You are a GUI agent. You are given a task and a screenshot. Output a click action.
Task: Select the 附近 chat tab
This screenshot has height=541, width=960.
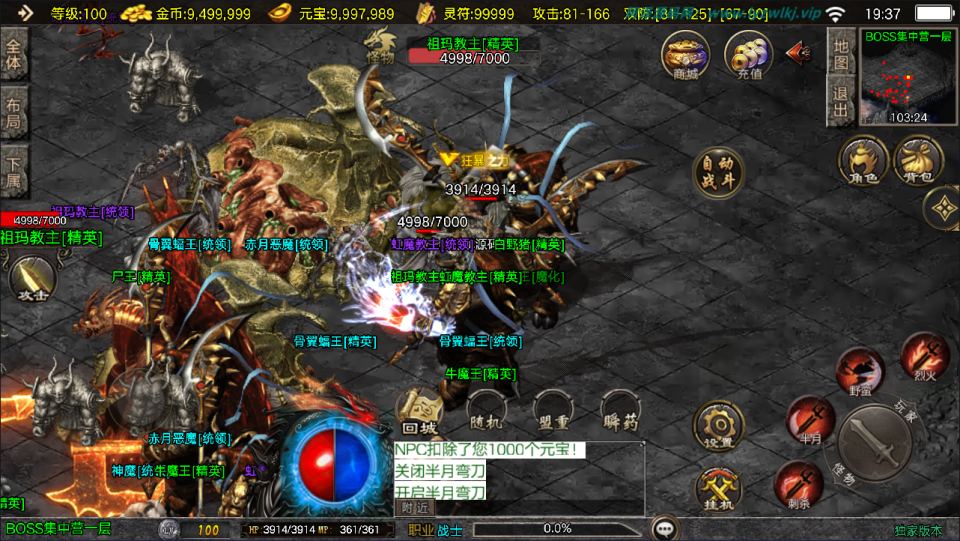[413, 507]
